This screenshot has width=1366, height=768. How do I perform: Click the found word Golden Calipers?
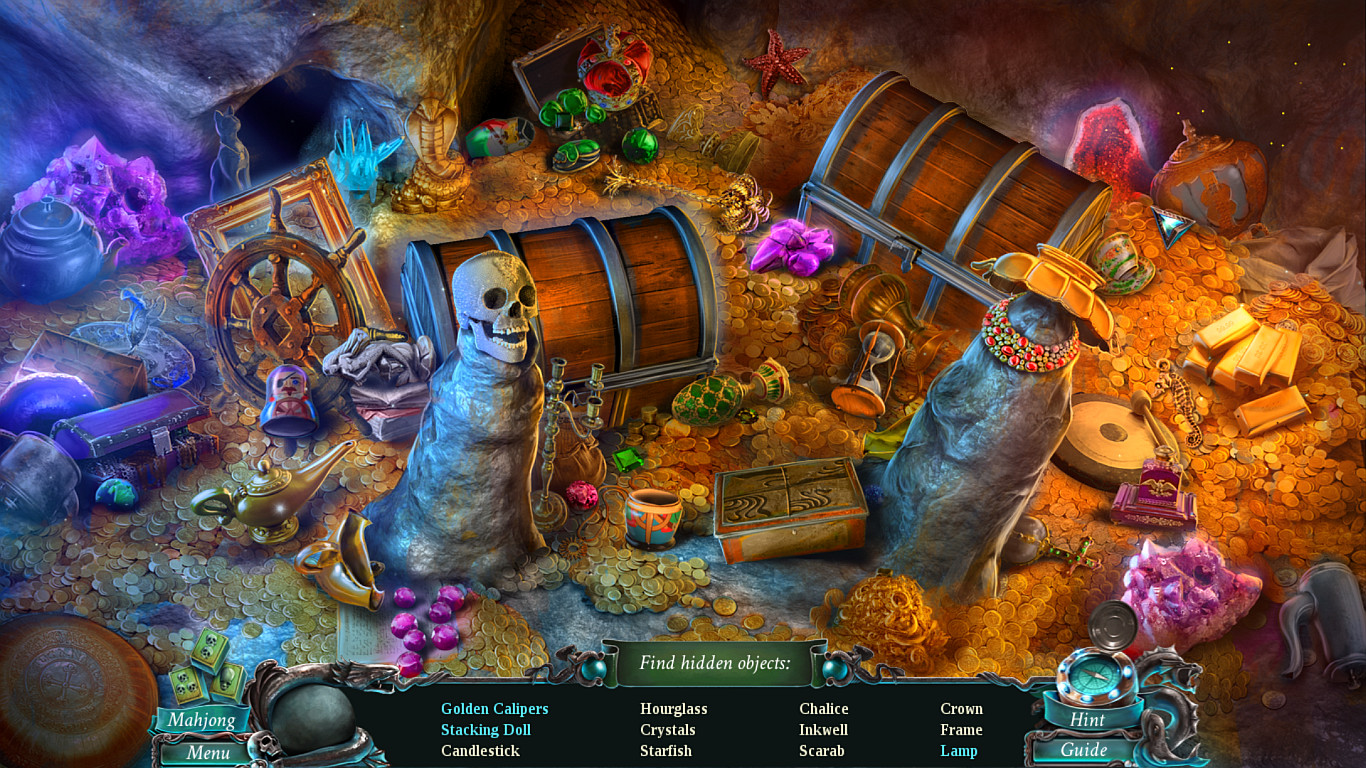(494, 708)
